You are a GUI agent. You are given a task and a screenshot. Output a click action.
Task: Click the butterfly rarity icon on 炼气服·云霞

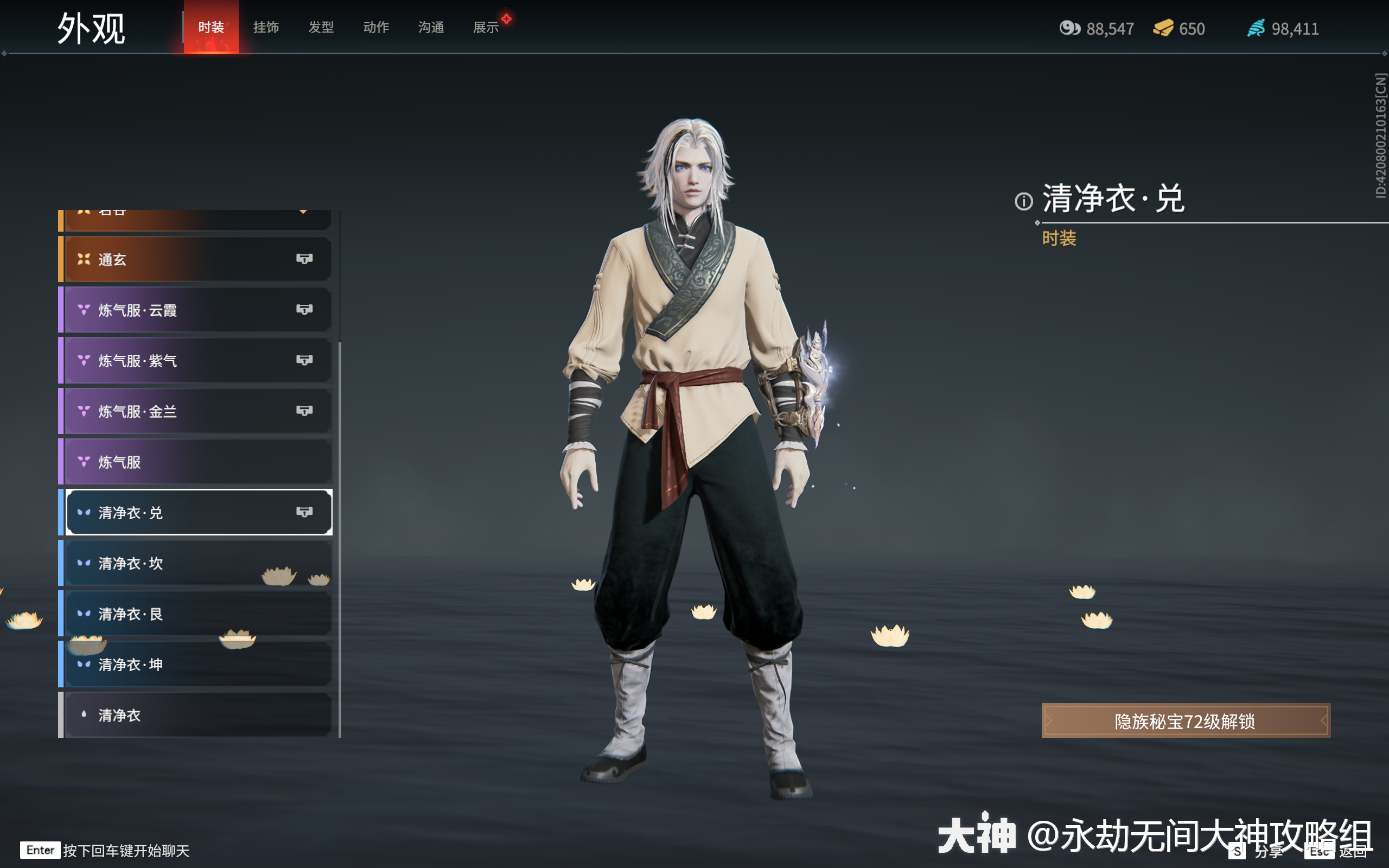84,309
